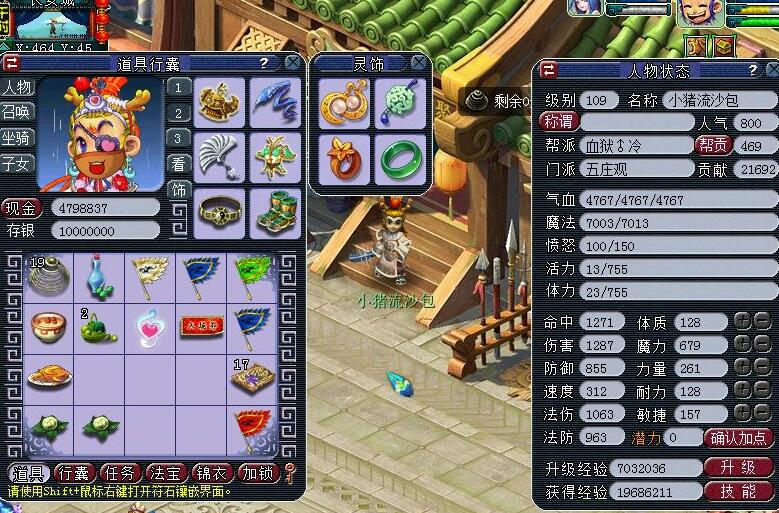Open the 任务 quest items tab
This screenshot has width=779, height=513.
coord(119,473)
